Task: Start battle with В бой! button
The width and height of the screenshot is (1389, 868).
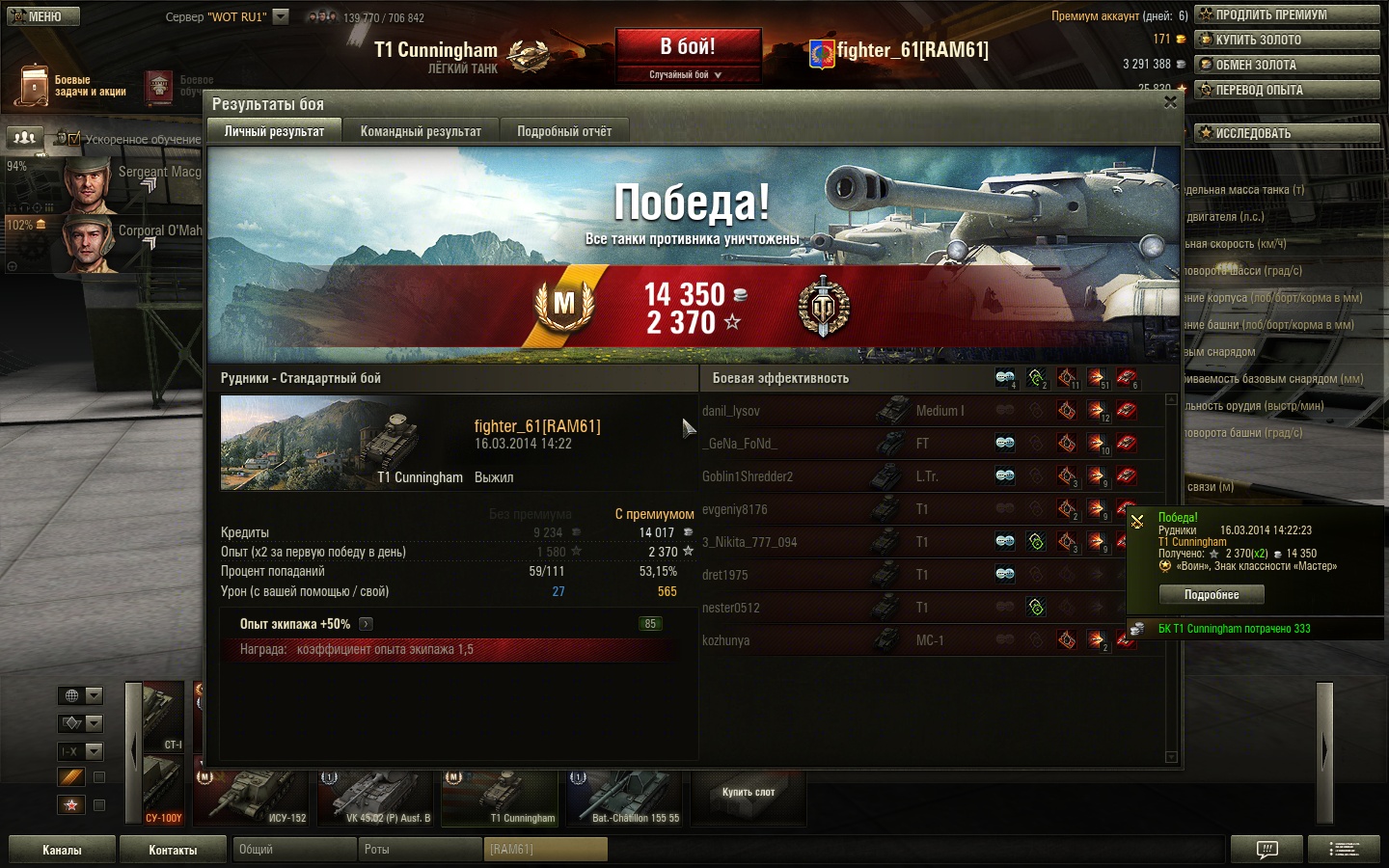Action: 688,47
